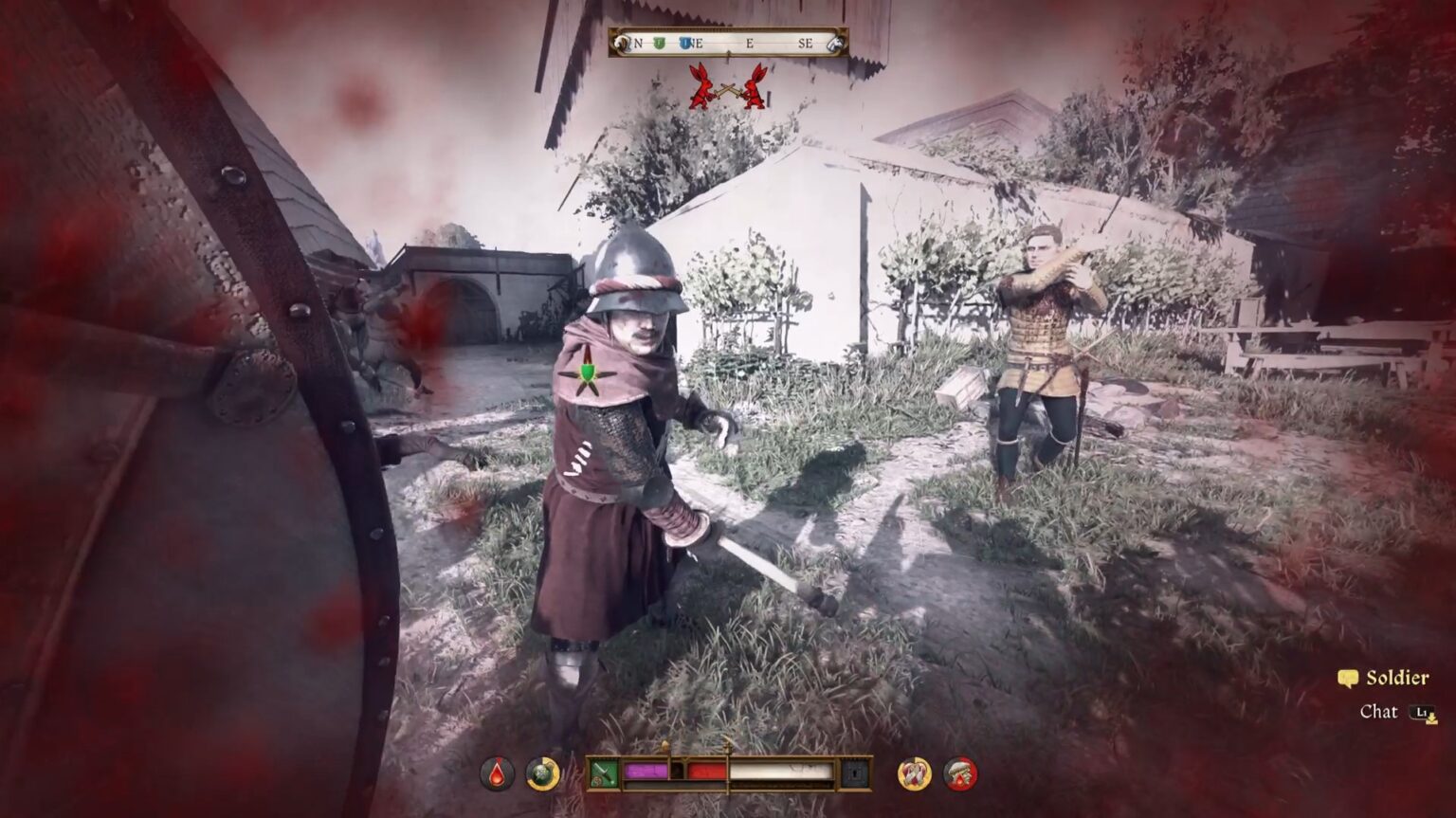Toggle the green shield marker on compass

[659, 42]
